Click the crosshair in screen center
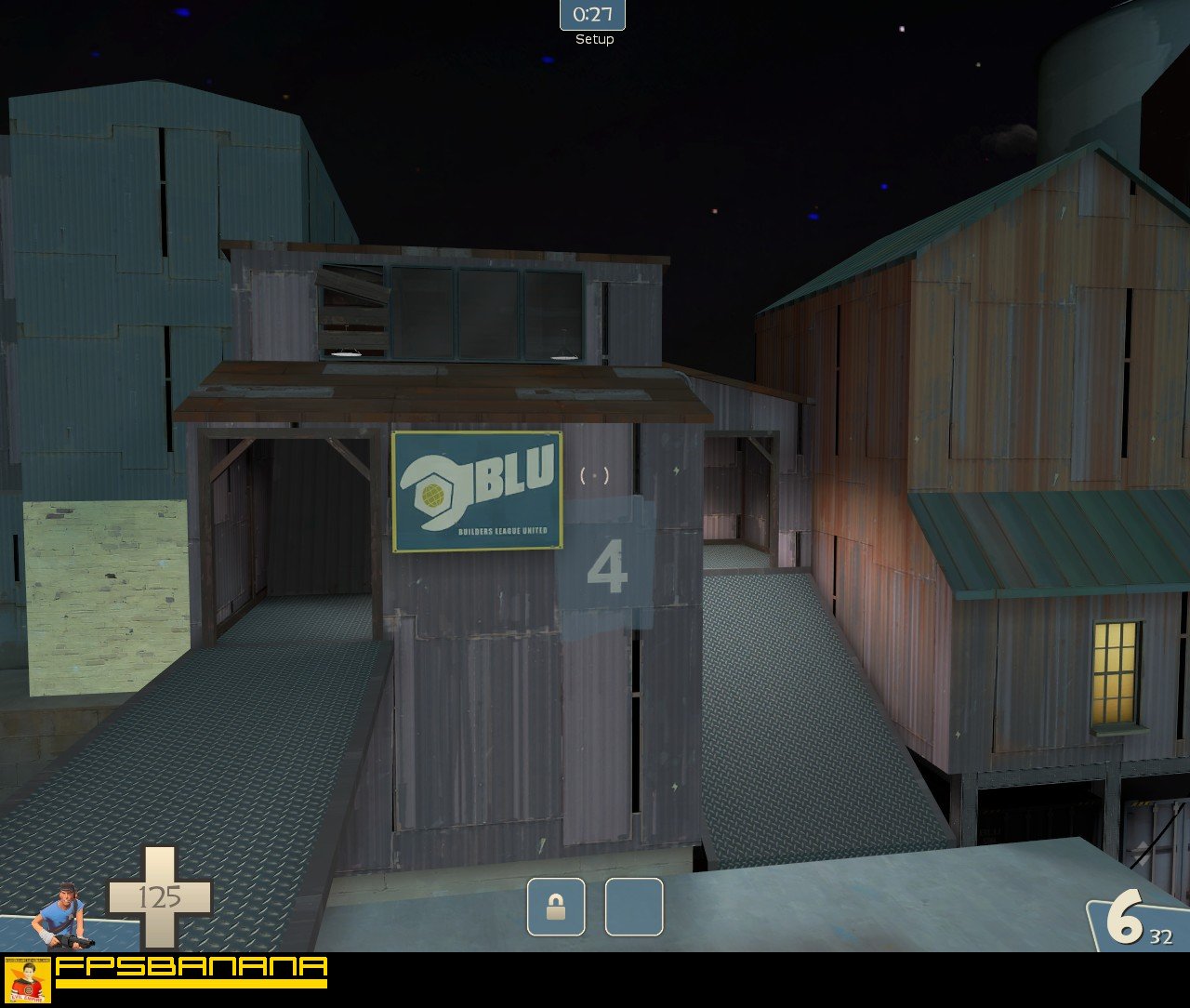The height and width of the screenshot is (1008, 1190). [595, 474]
